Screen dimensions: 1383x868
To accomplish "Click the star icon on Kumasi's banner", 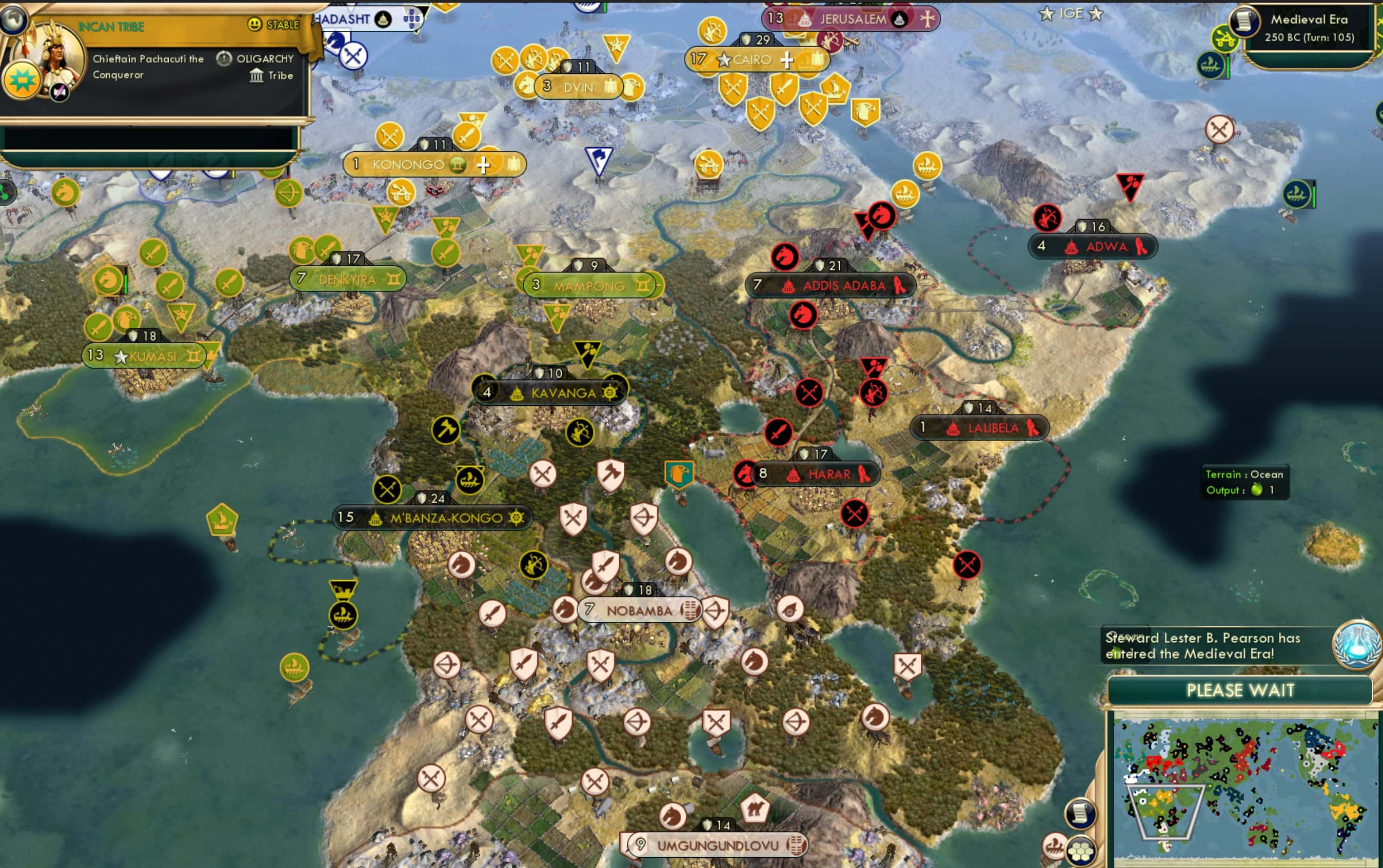I will (x=120, y=356).
